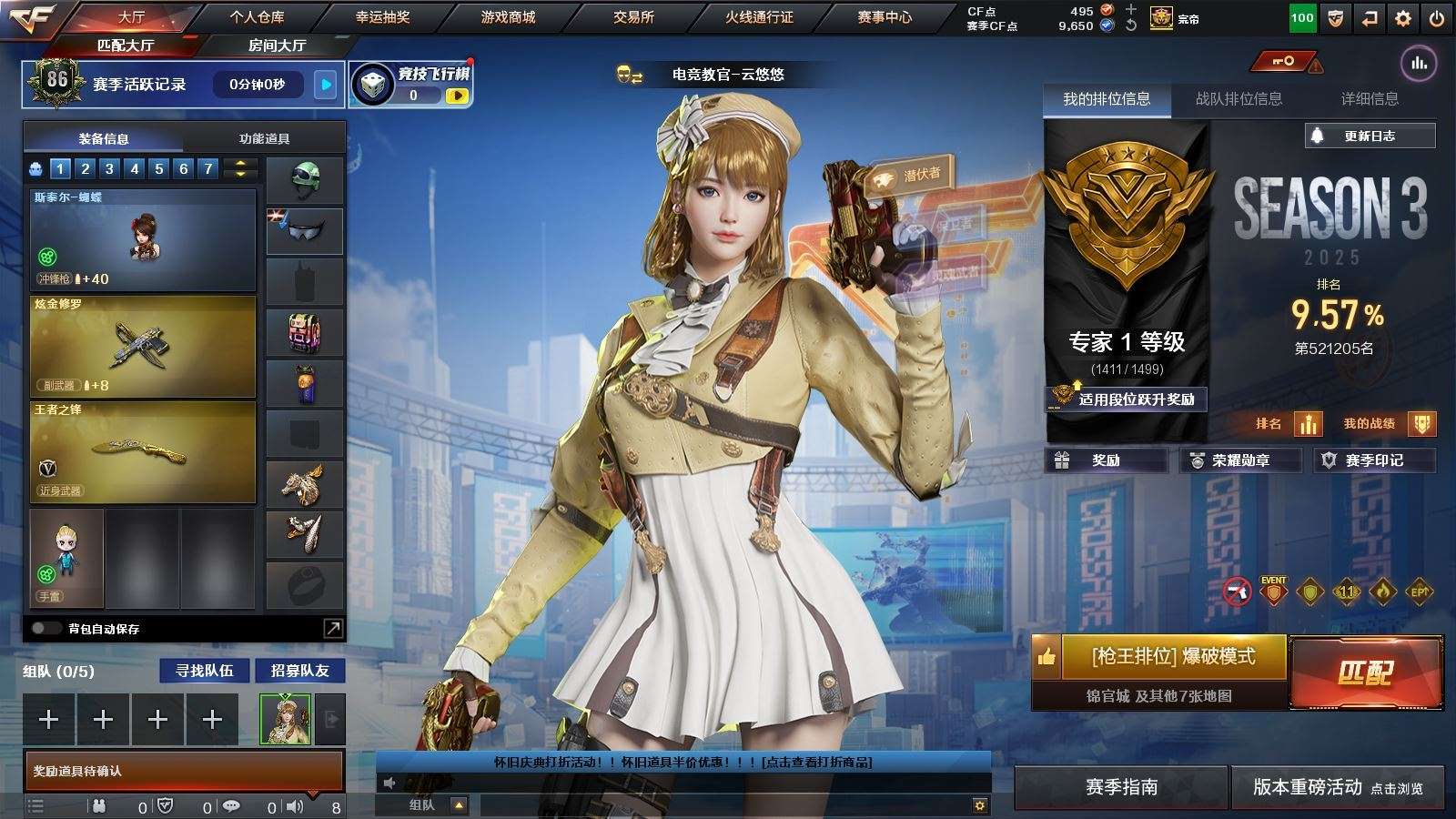
Task: Select the 功能道具 tab
Action: click(x=264, y=138)
